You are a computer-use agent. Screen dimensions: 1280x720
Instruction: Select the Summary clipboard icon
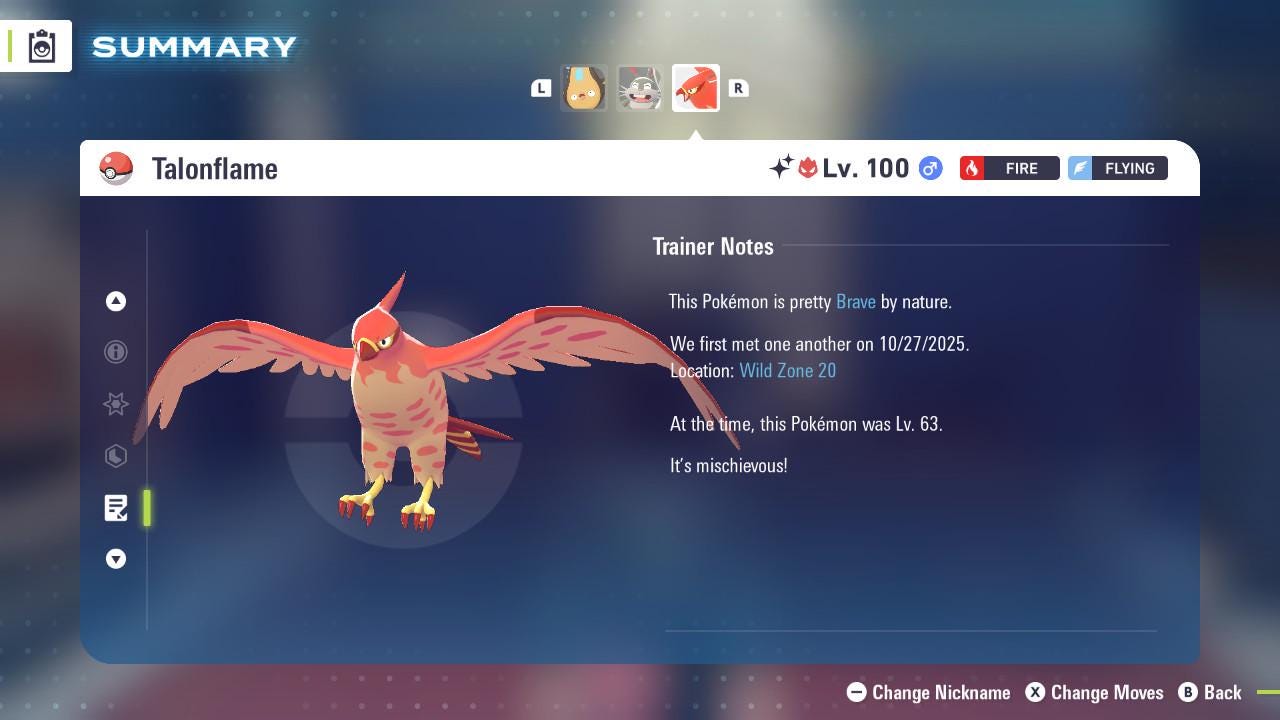tap(40, 45)
